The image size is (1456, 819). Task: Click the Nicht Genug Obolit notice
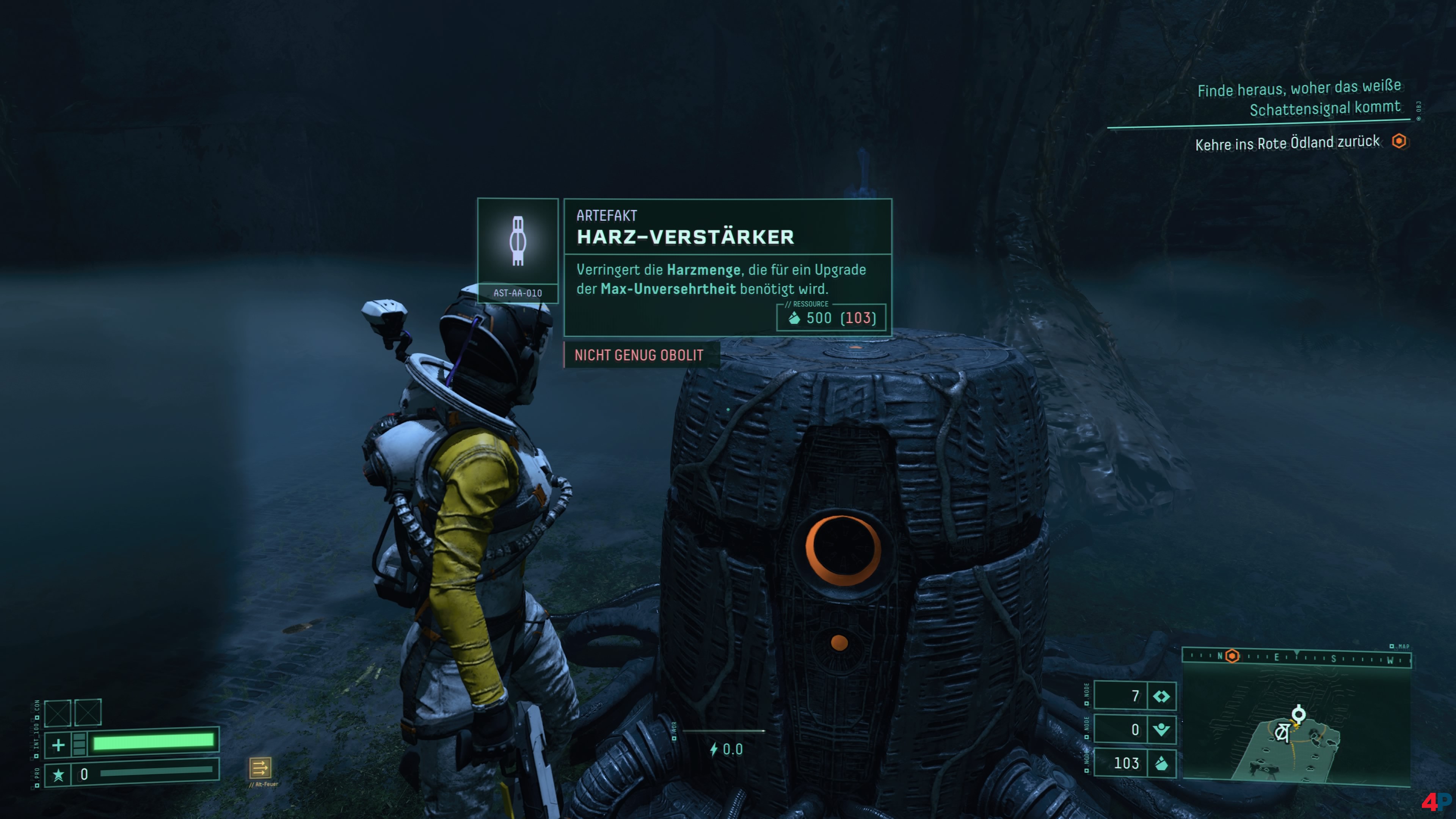[639, 355]
